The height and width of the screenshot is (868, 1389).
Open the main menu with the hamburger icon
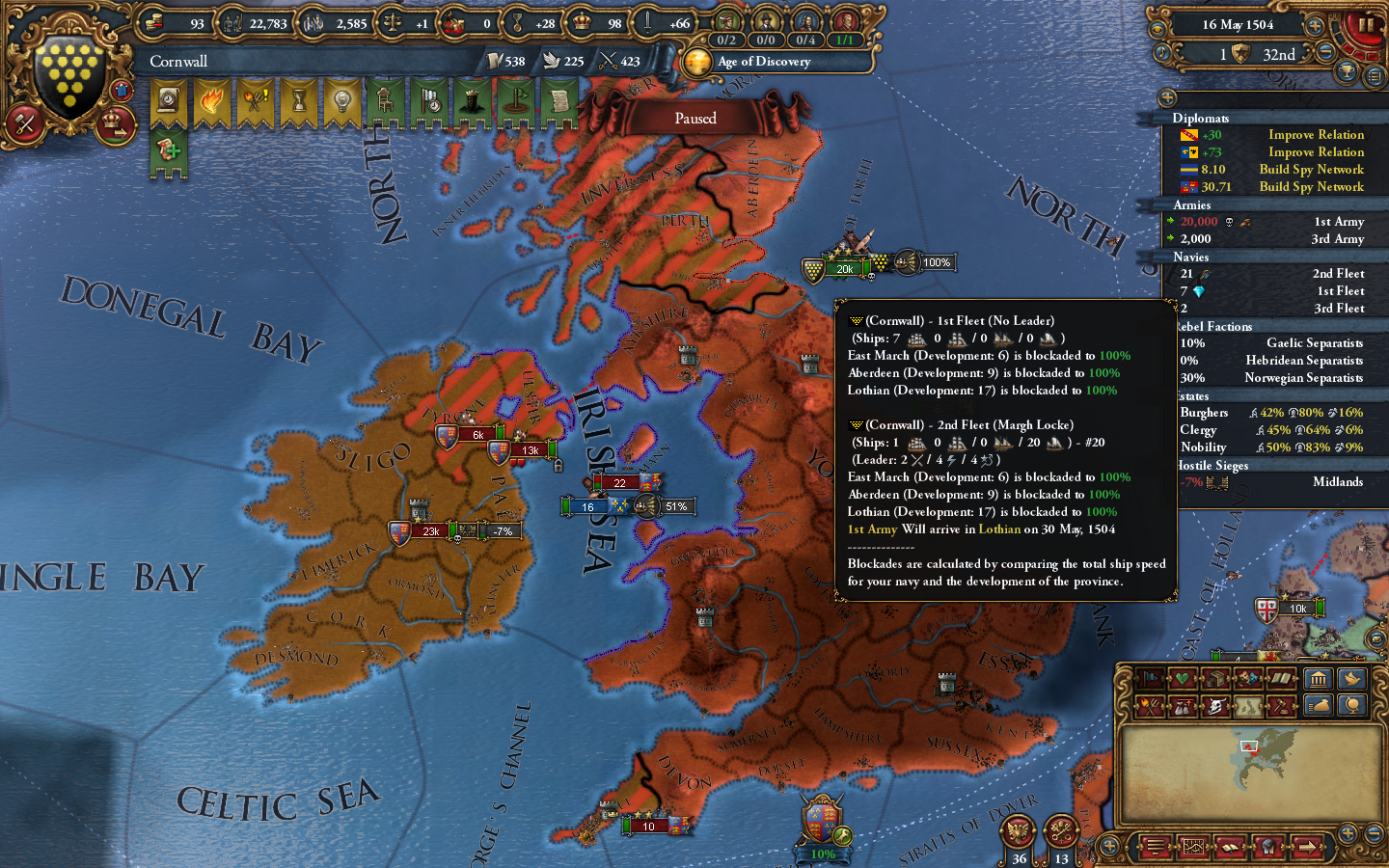pos(1155,849)
